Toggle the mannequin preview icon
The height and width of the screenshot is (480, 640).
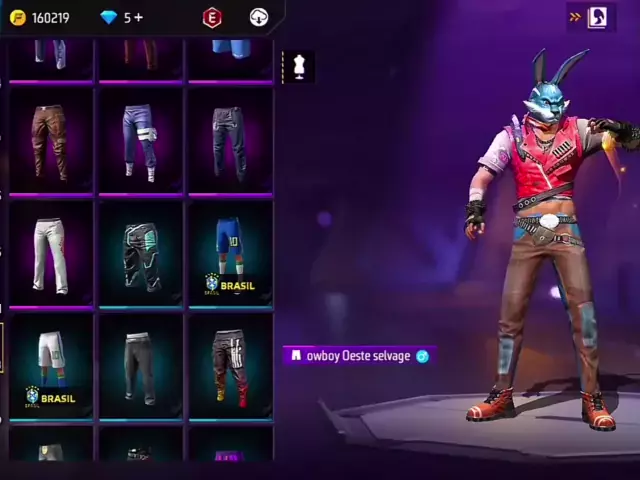[297, 66]
